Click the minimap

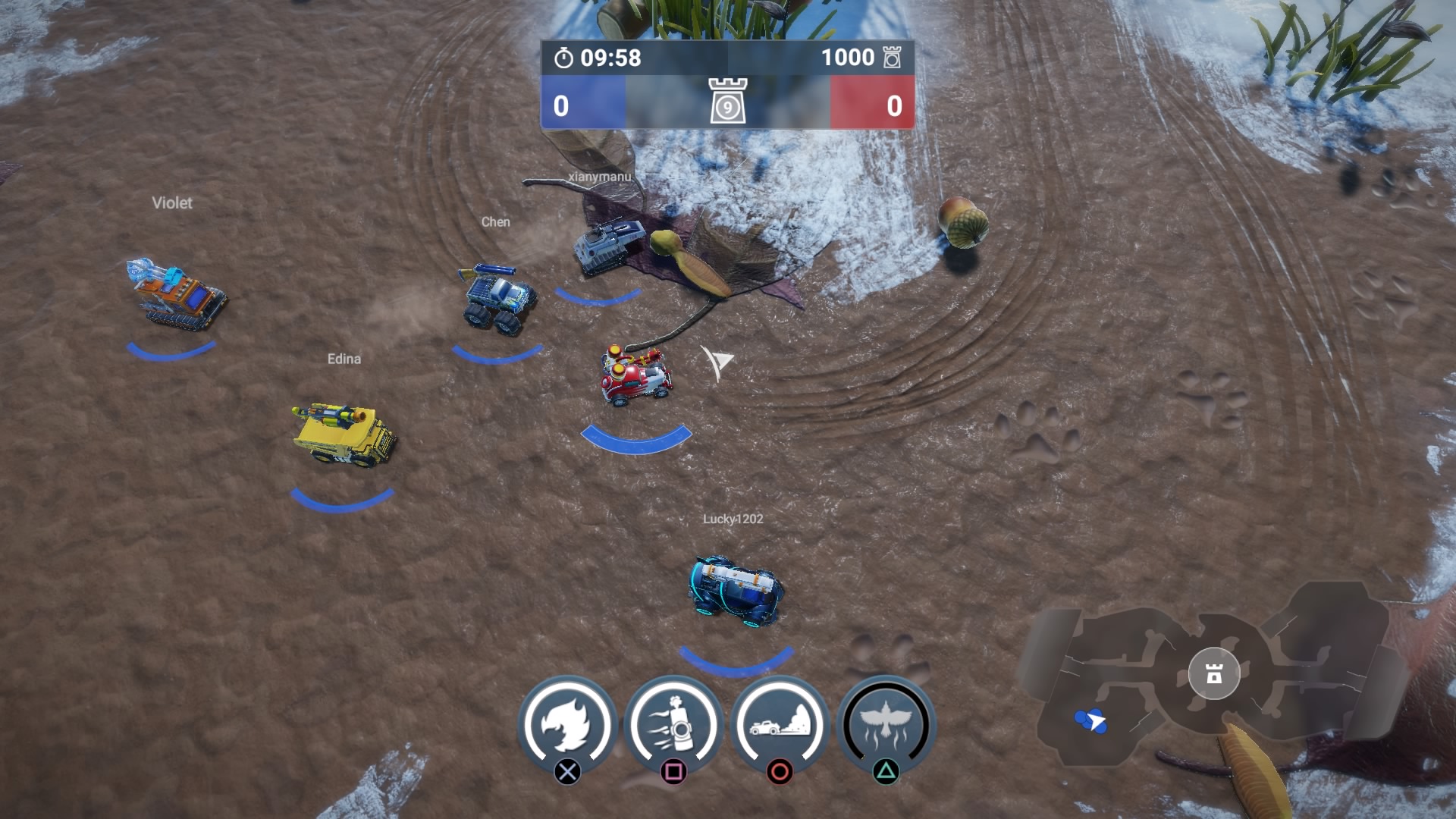pyautogui.click(x=1213, y=675)
